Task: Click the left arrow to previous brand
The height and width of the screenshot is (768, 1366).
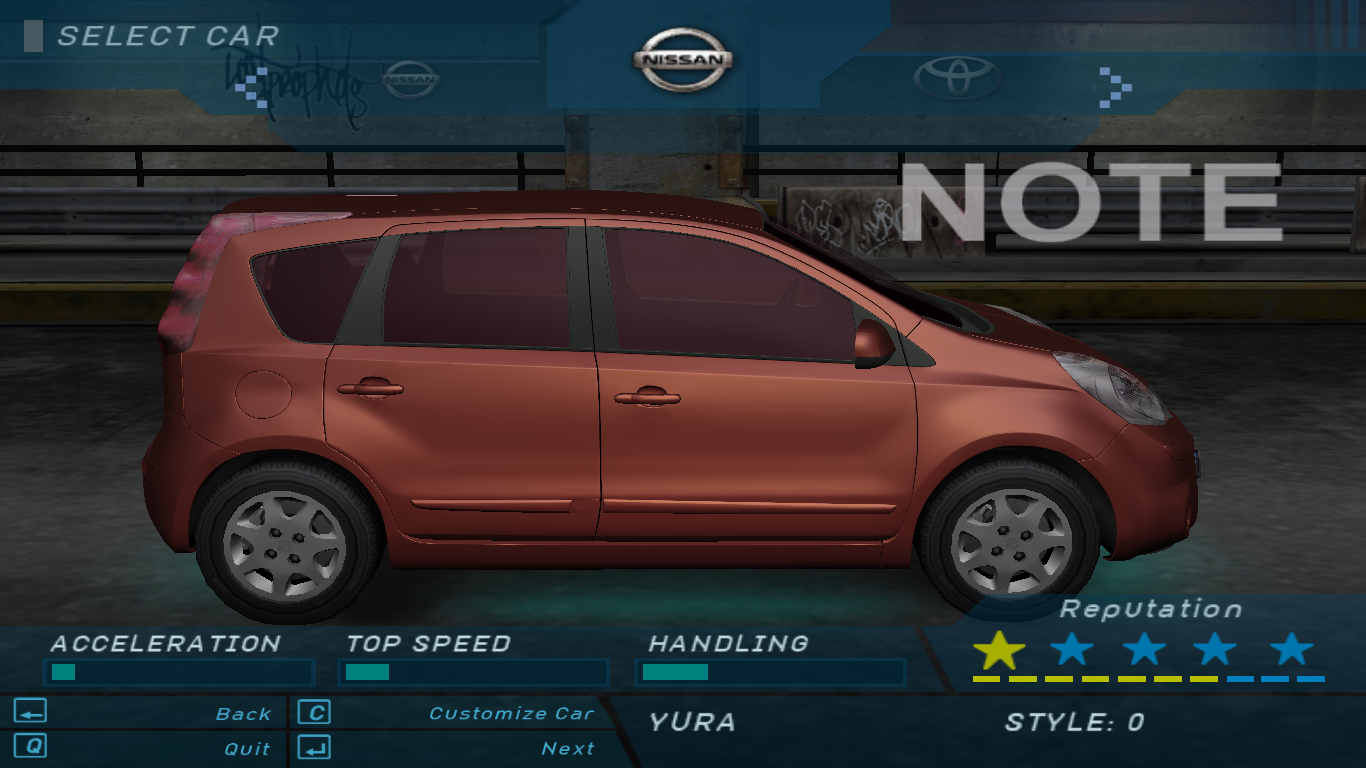Action: point(247,87)
